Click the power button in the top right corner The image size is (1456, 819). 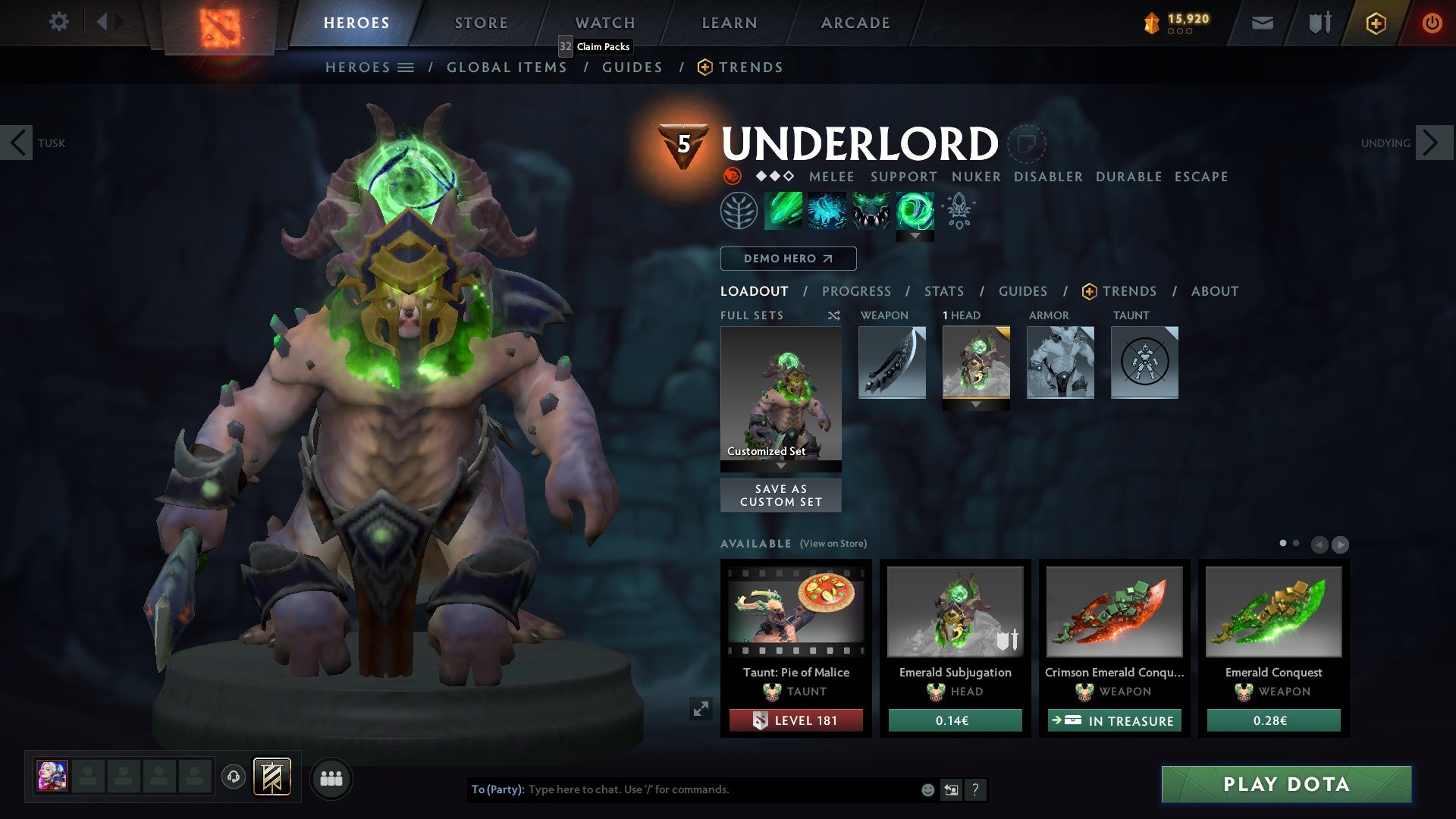[x=1433, y=23]
